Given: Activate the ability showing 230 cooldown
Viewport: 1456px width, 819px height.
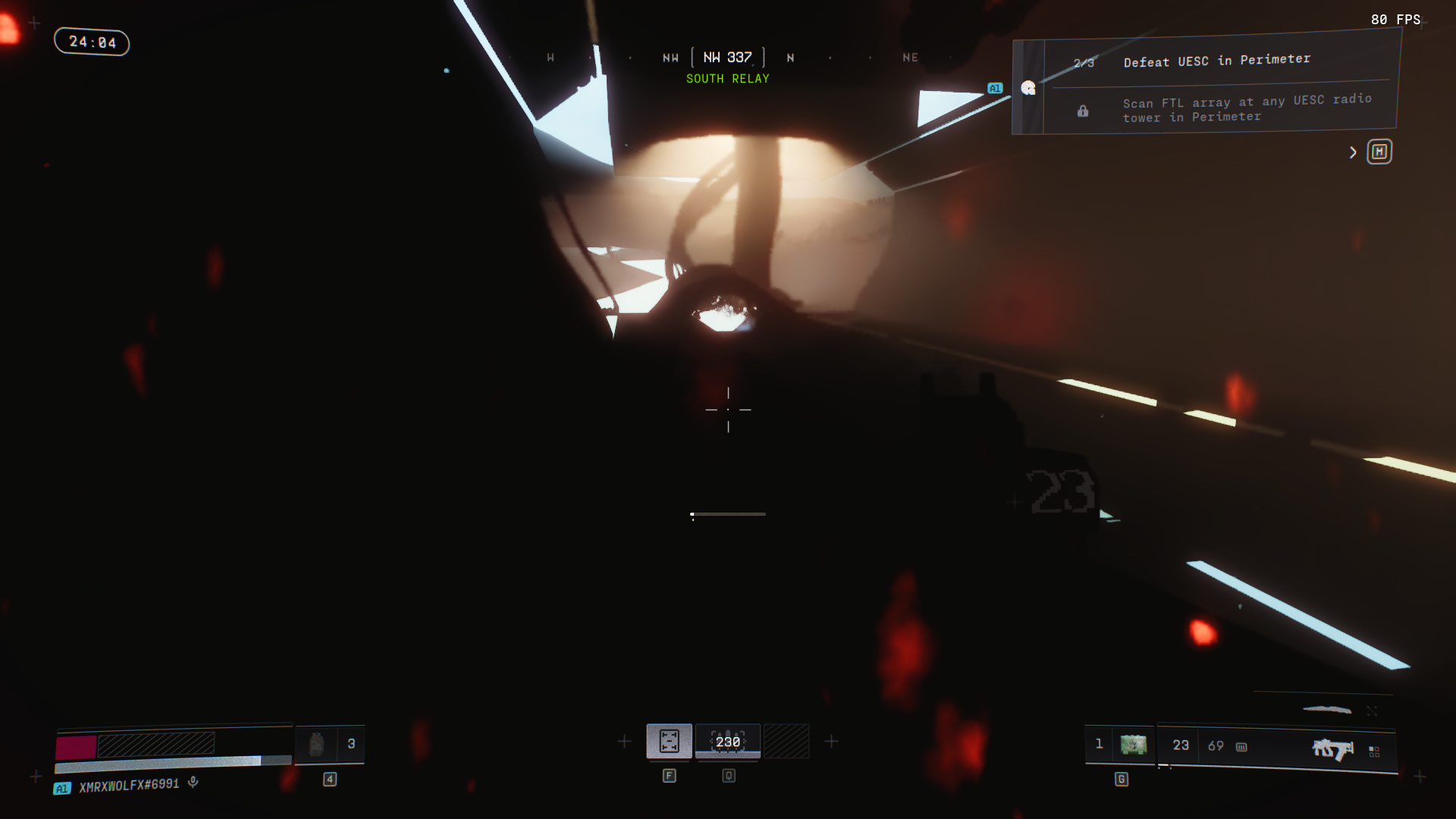Looking at the screenshot, I should point(728,741).
